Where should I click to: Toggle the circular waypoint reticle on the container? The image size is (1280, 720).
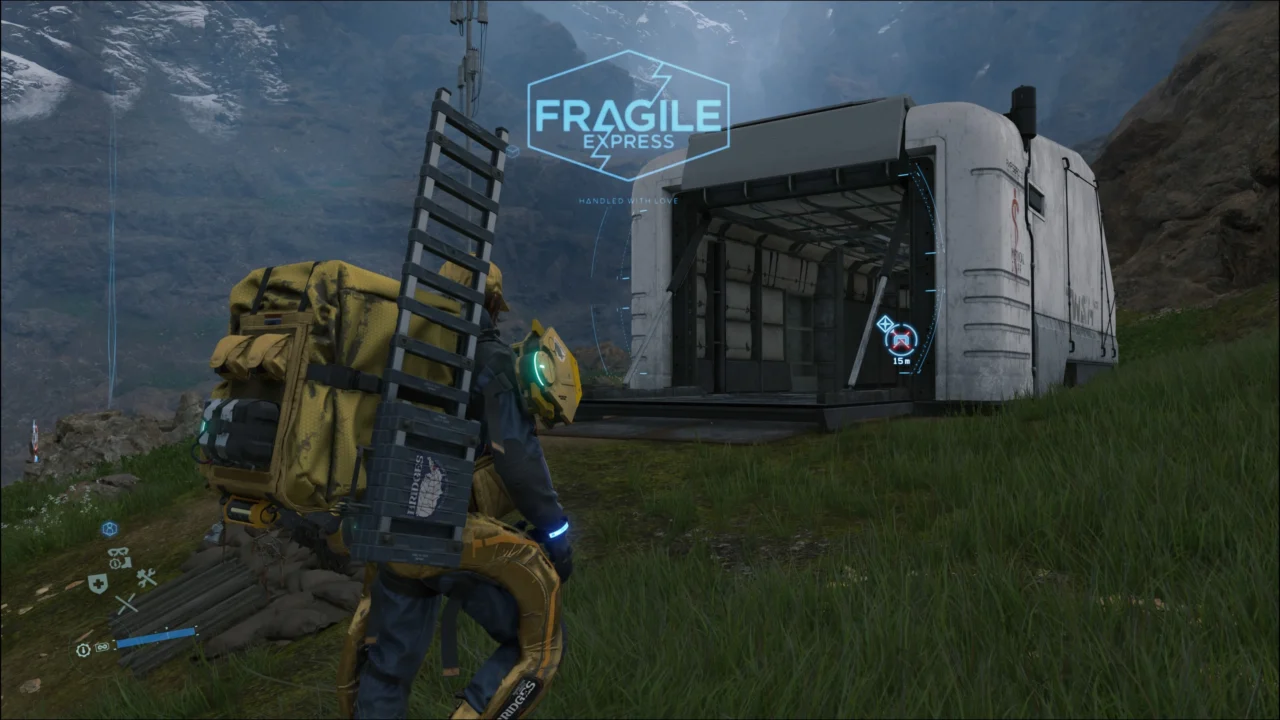[901, 338]
